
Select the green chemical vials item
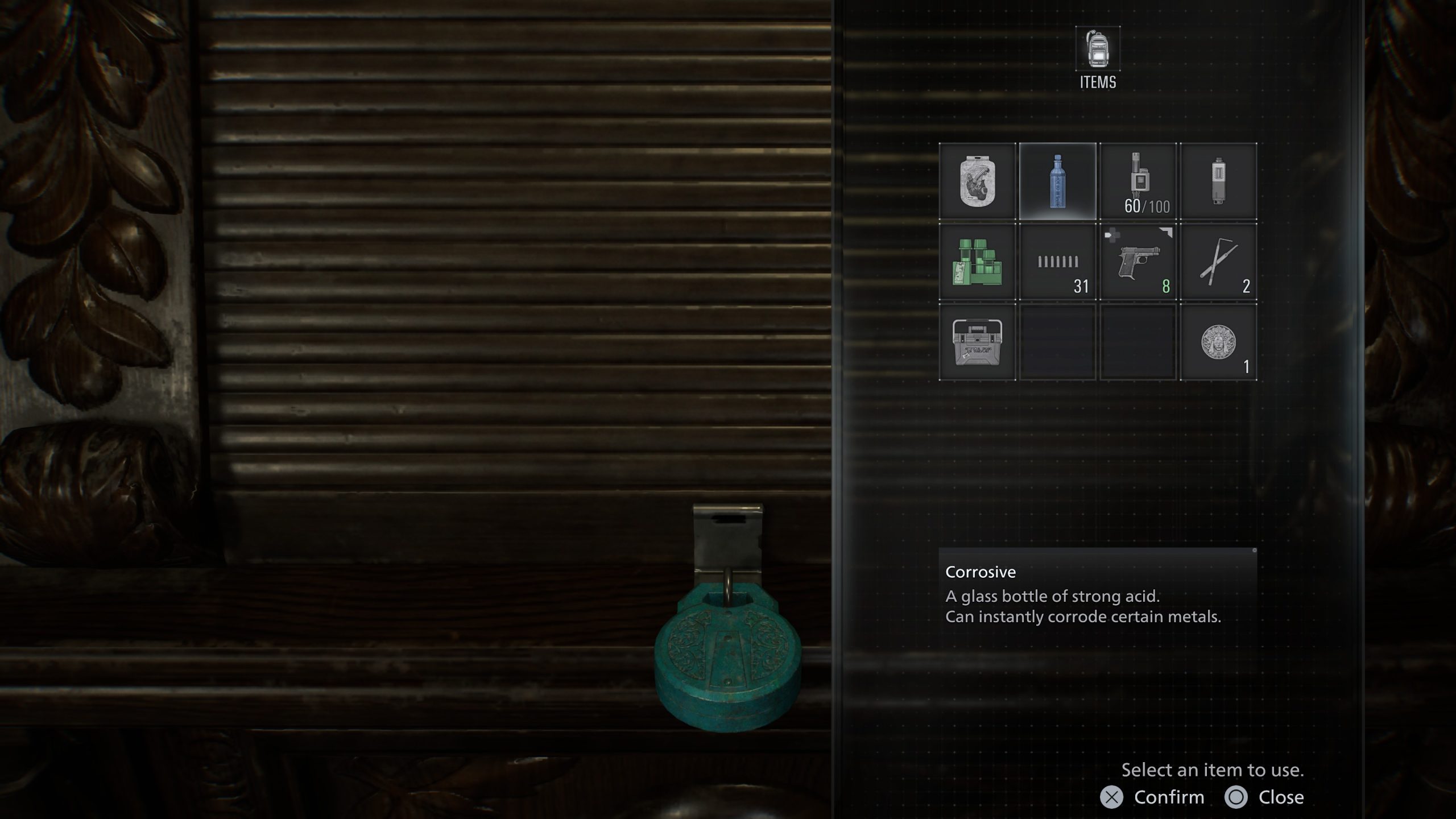point(978,262)
